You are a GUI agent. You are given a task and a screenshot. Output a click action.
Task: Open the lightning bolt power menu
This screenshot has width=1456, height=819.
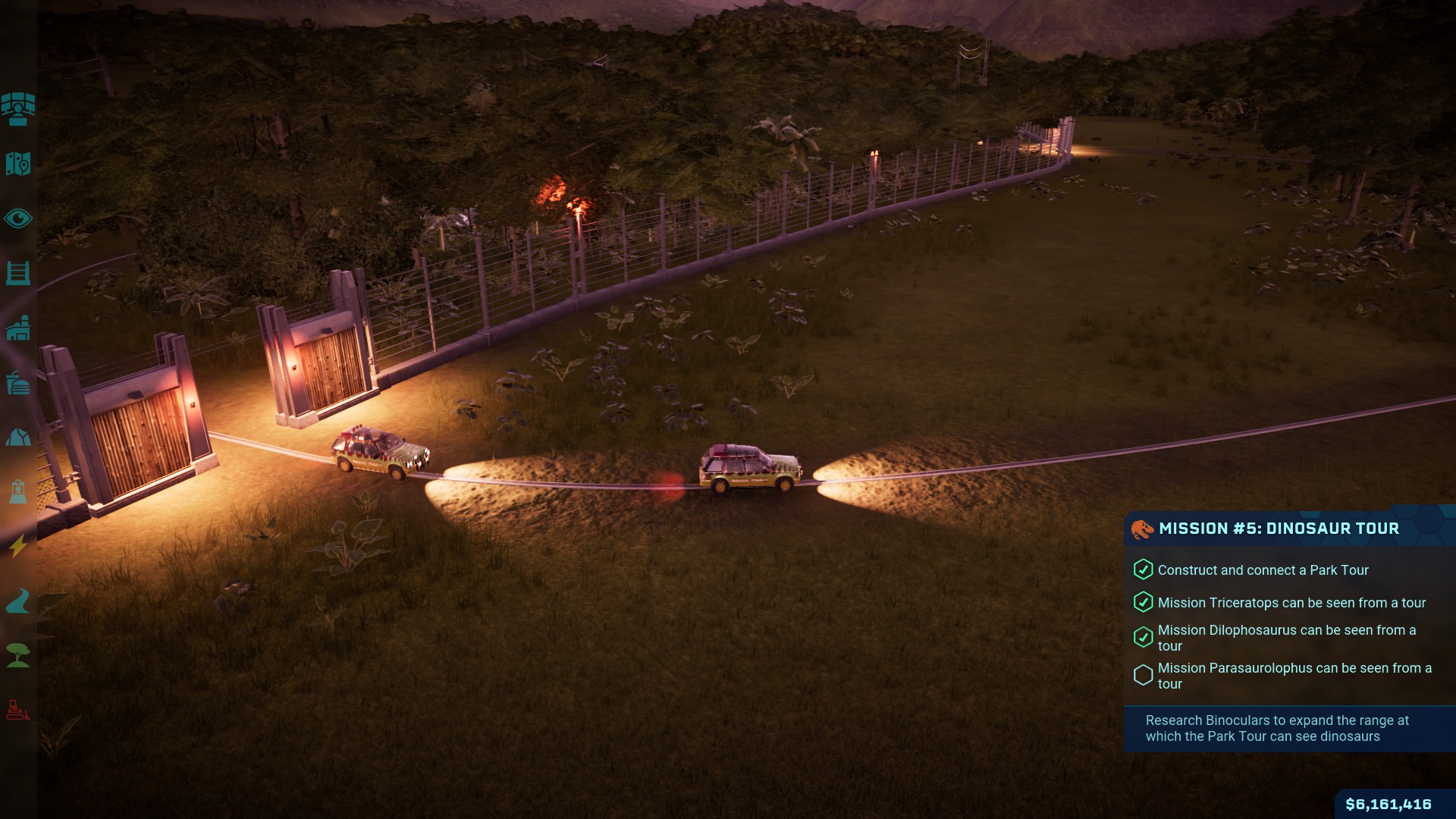pos(18,546)
